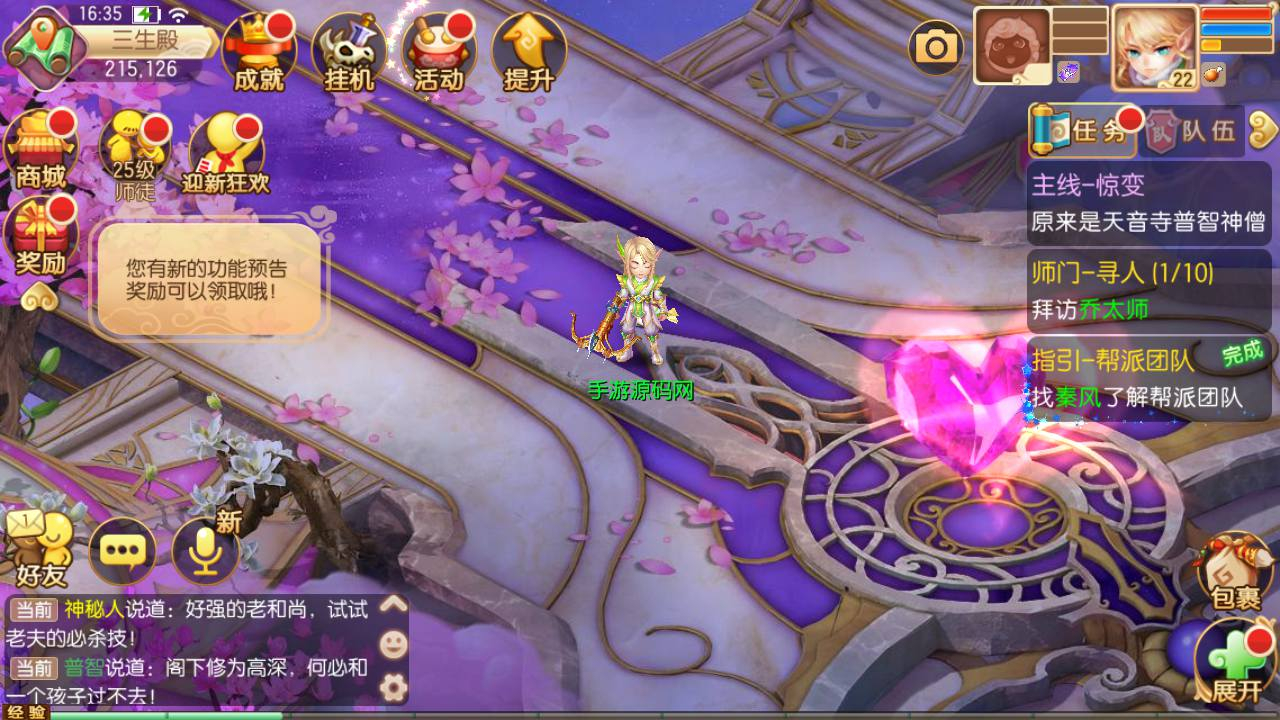Select the 主线-惊变 main quest entry
Image resolution: width=1280 pixels, height=720 pixels.
click(x=1148, y=203)
